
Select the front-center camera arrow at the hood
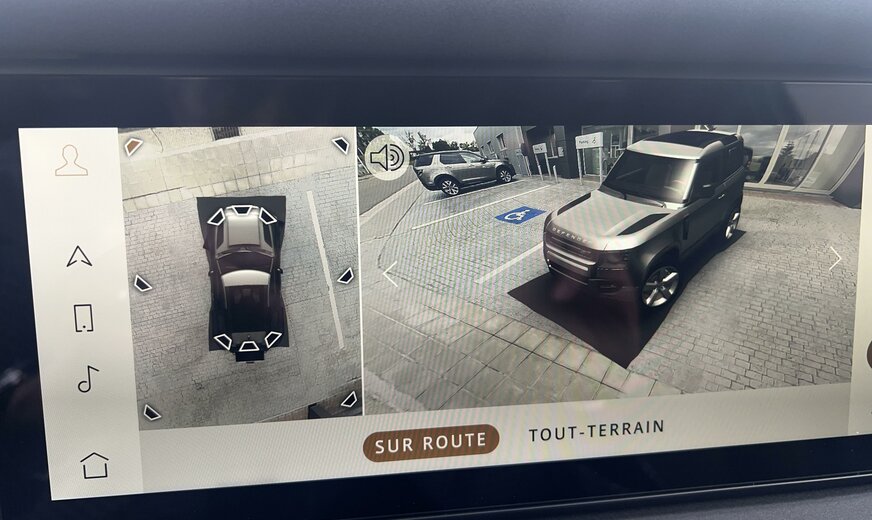point(242,210)
